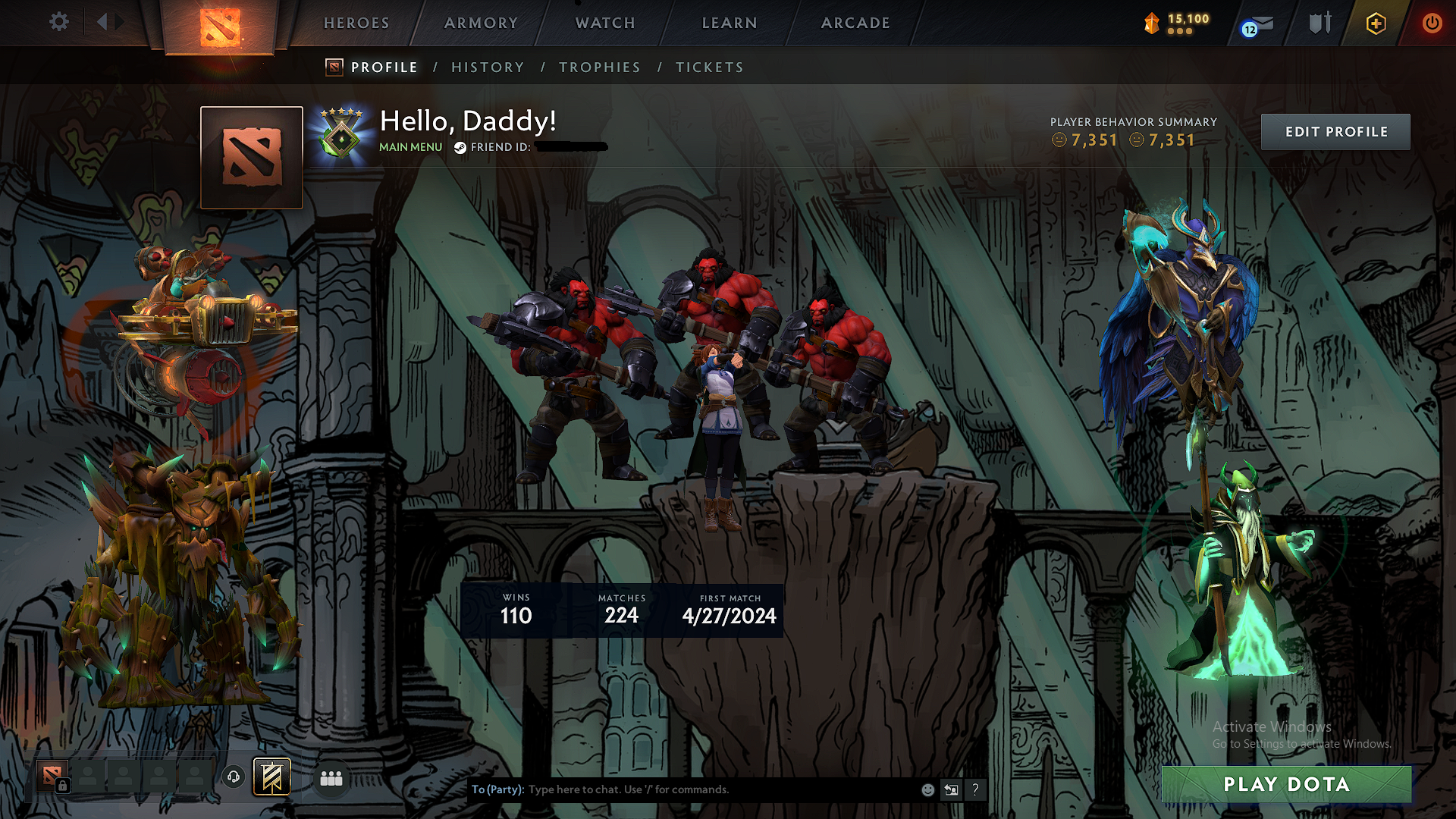Navigate back with the left arrow
1456x819 pixels.
coord(102,22)
